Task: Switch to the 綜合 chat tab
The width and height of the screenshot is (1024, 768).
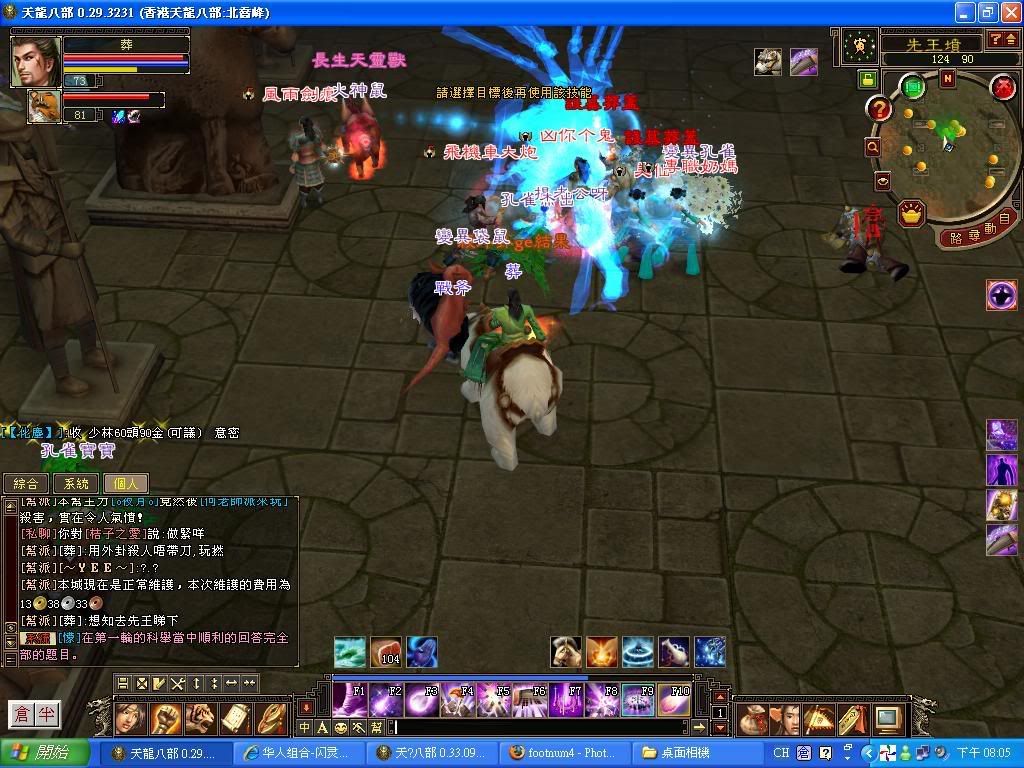Action: tap(26, 483)
